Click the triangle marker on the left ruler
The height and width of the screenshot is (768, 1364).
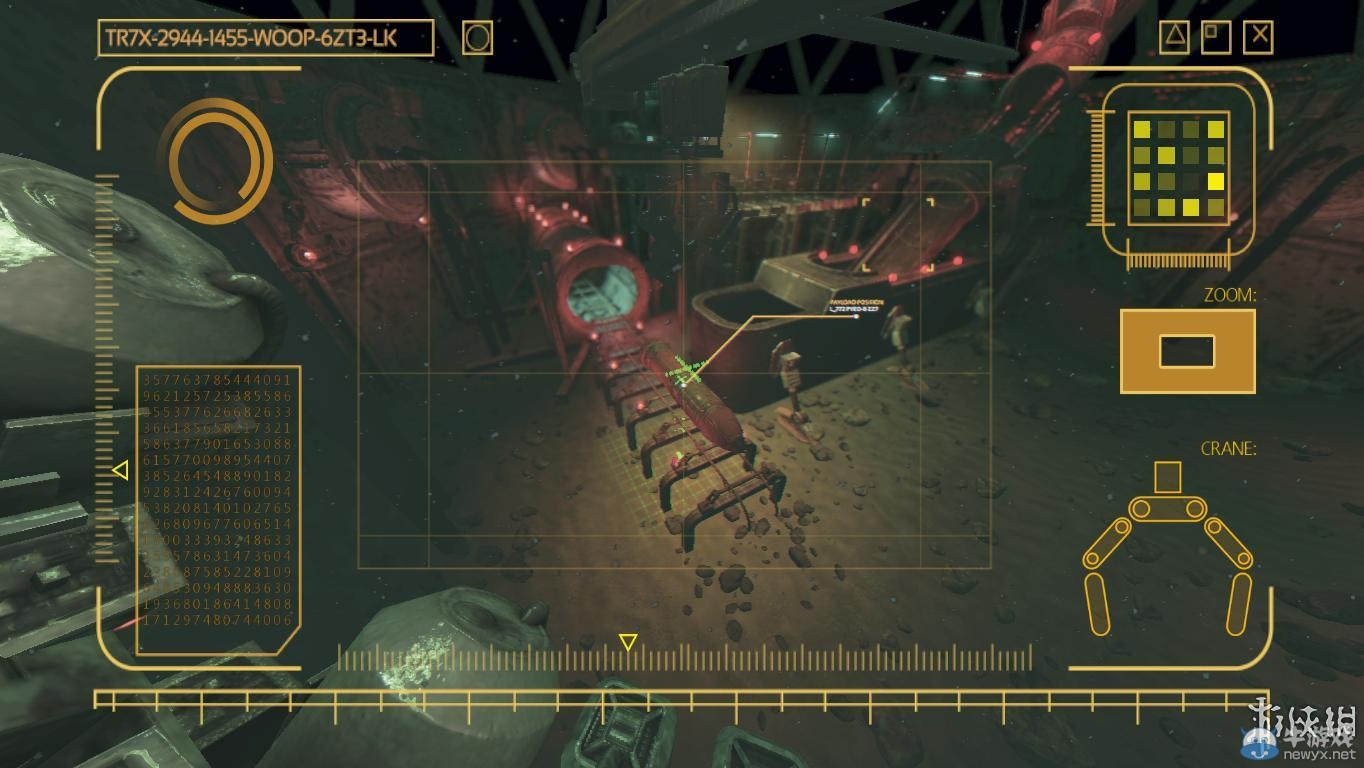(x=120, y=469)
